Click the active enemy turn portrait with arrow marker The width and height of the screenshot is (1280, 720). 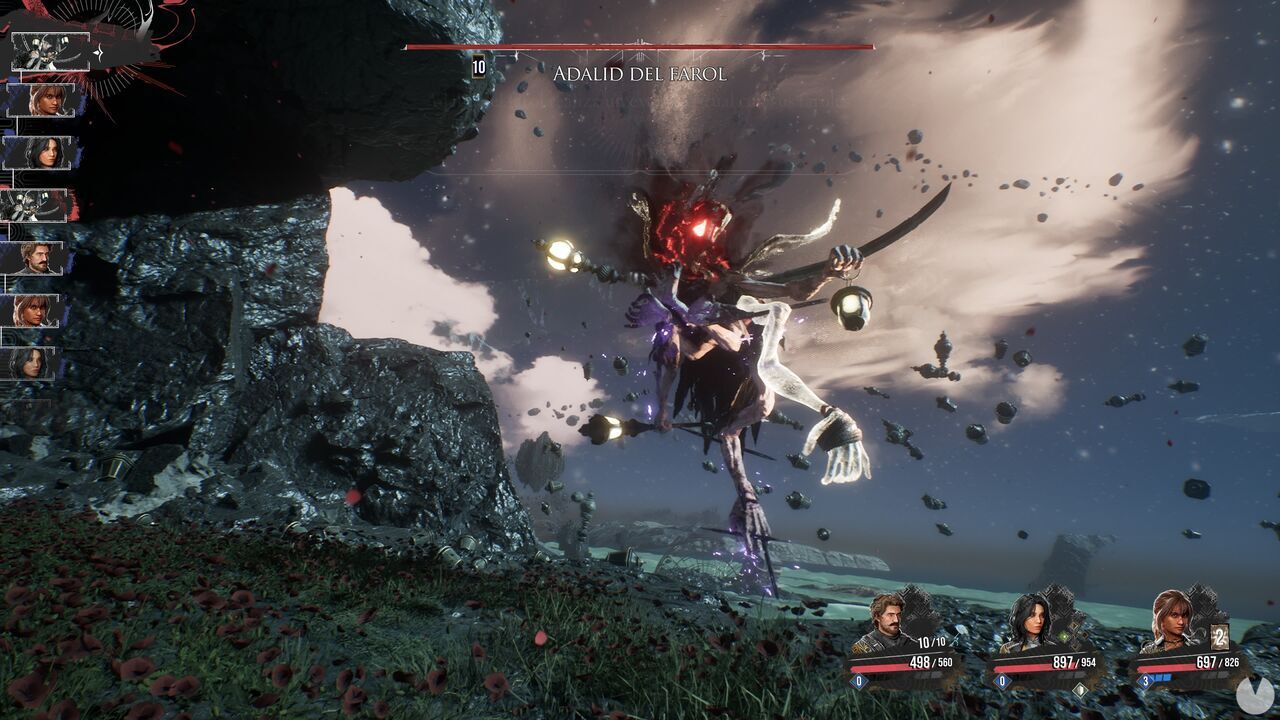(50, 51)
